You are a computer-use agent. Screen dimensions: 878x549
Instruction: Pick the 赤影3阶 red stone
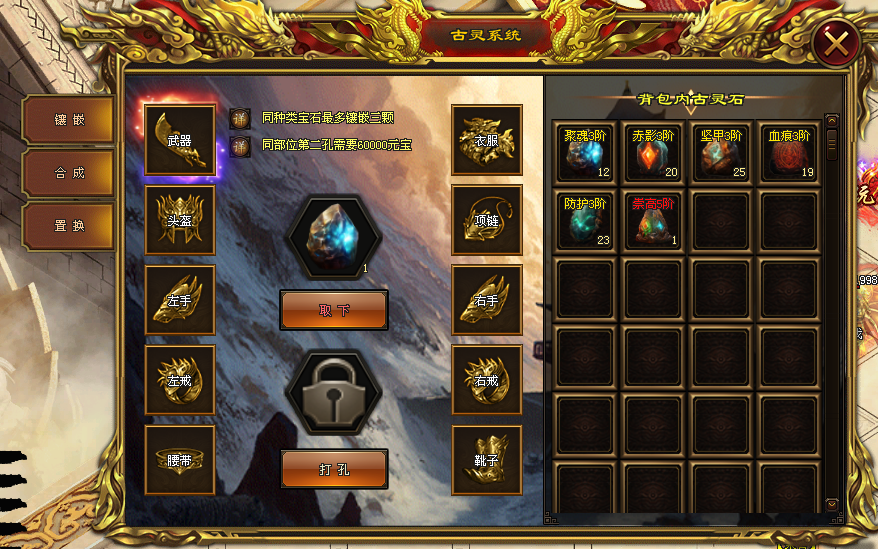click(x=653, y=153)
